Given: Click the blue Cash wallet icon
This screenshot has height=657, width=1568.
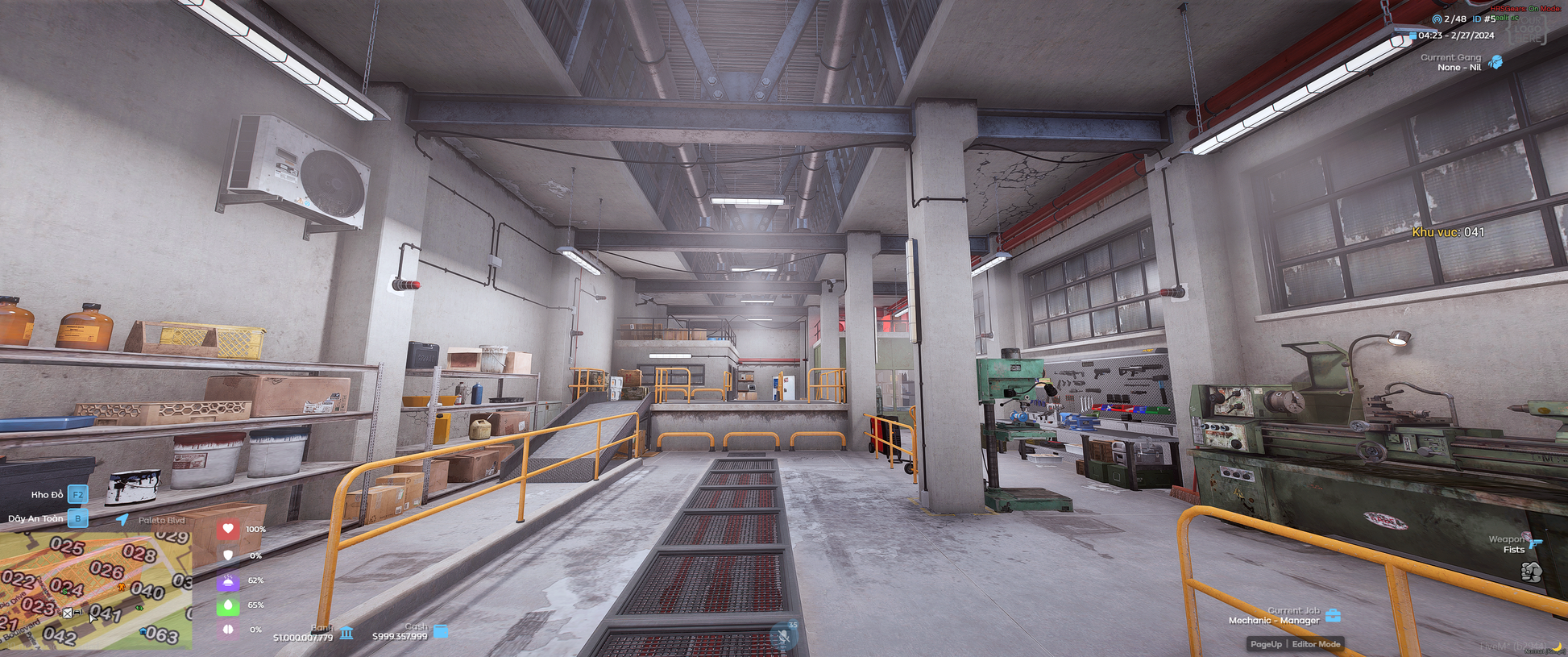Looking at the screenshot, I should 441,630.
